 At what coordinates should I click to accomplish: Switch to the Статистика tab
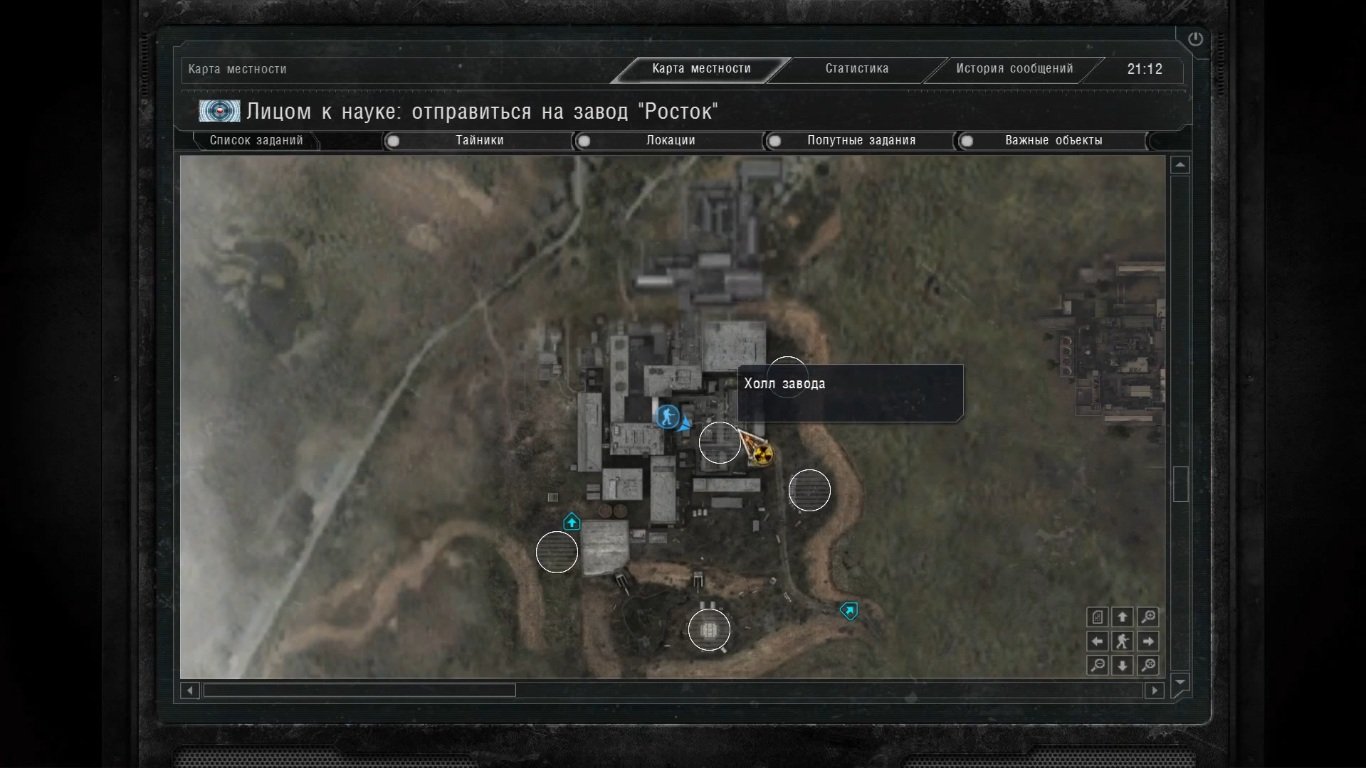pyautogui.click(x=856, y=69)
